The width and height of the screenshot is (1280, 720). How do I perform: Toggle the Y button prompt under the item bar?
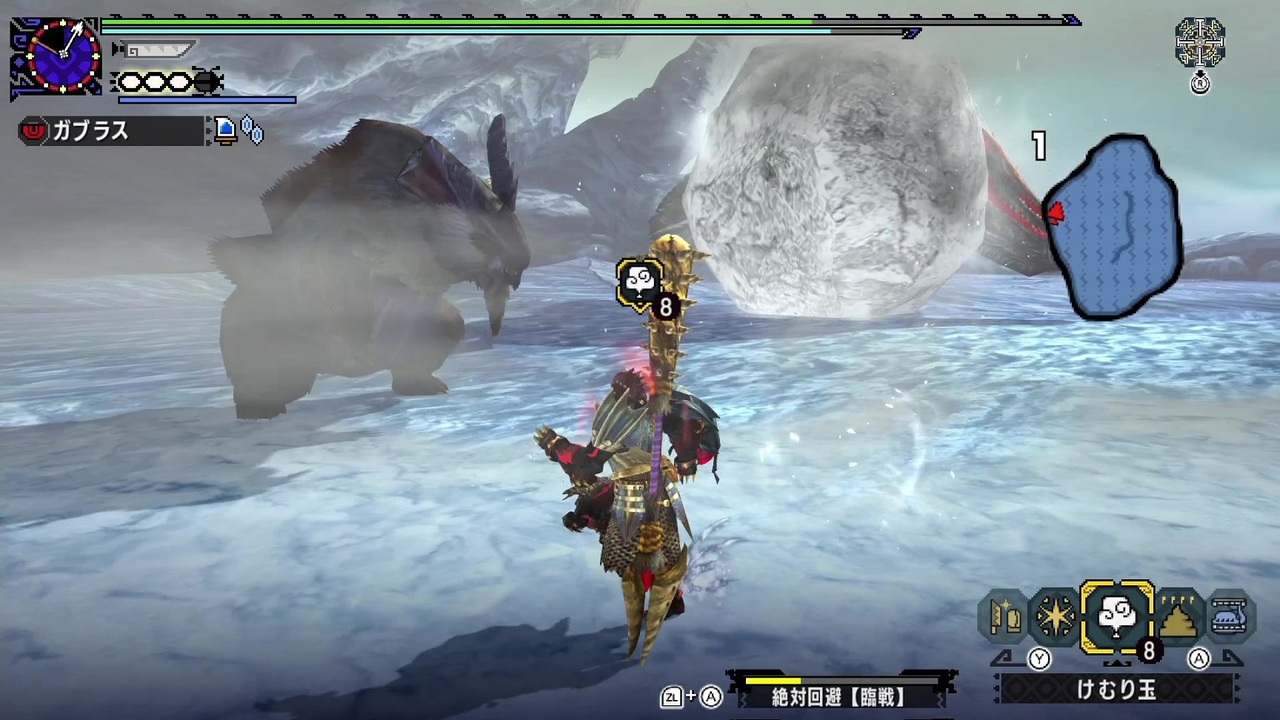[x=1039, y=658]
